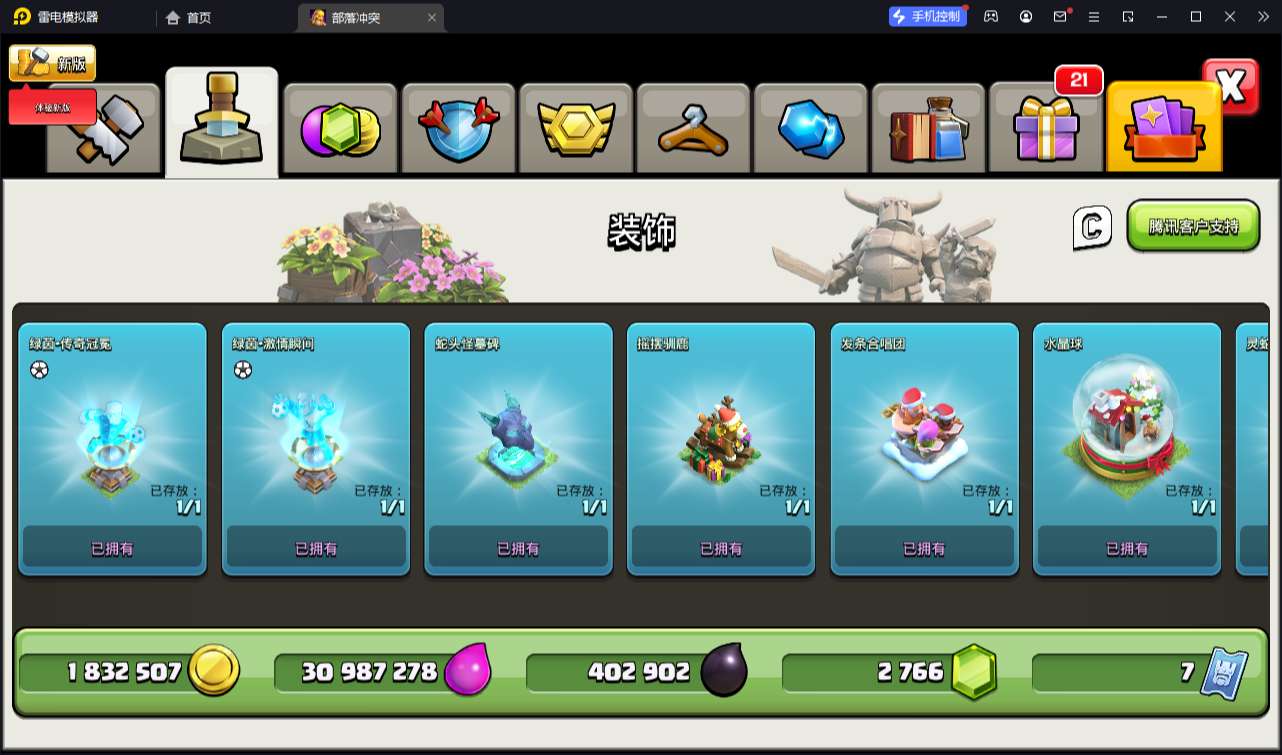
Task: Open the emulator's 首页 home tab
Action: pyautogui.click(x=188, y=17)
